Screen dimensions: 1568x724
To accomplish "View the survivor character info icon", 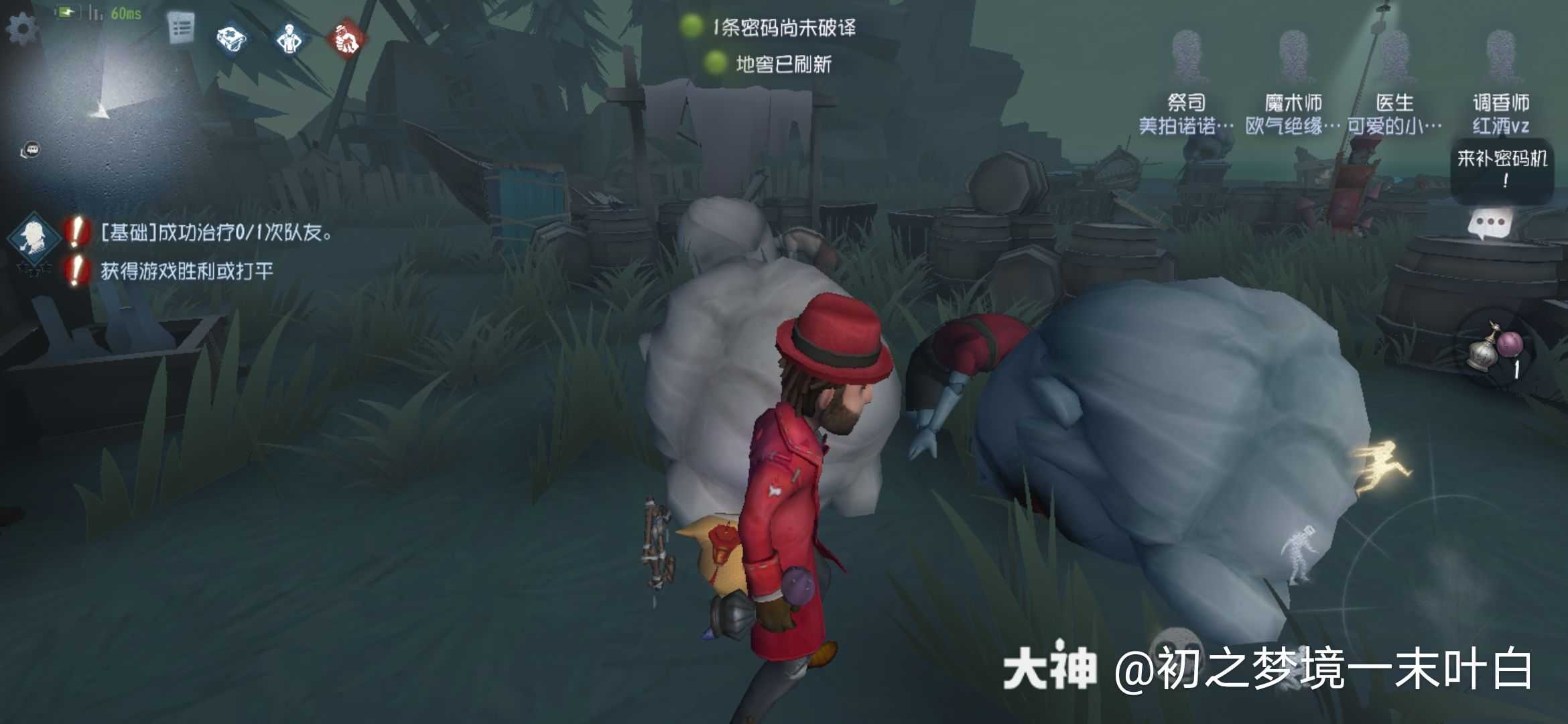I will 288,39.
